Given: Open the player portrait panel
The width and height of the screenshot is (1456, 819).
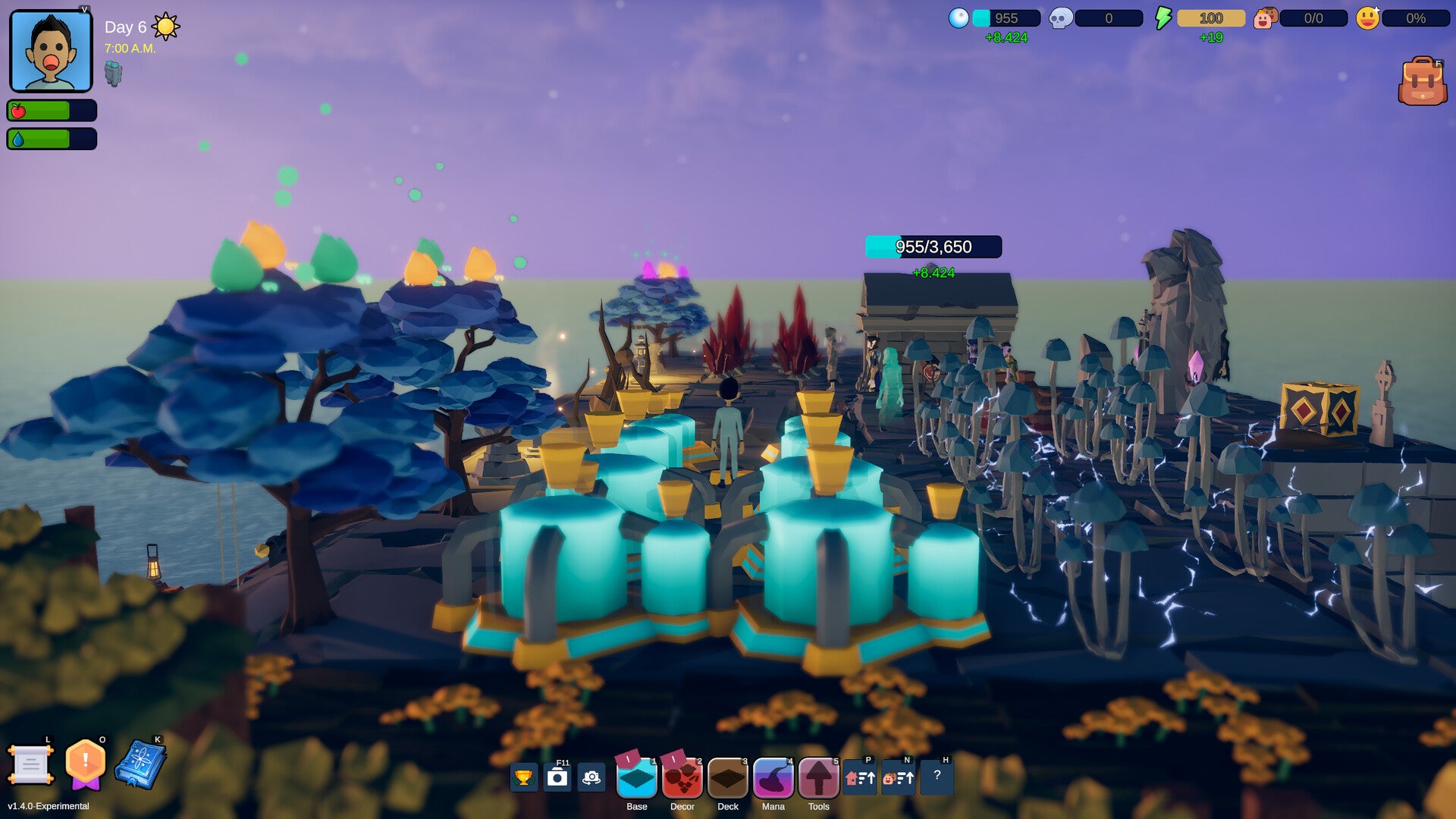Looking at the screenshot, I should tap(51, 51).
